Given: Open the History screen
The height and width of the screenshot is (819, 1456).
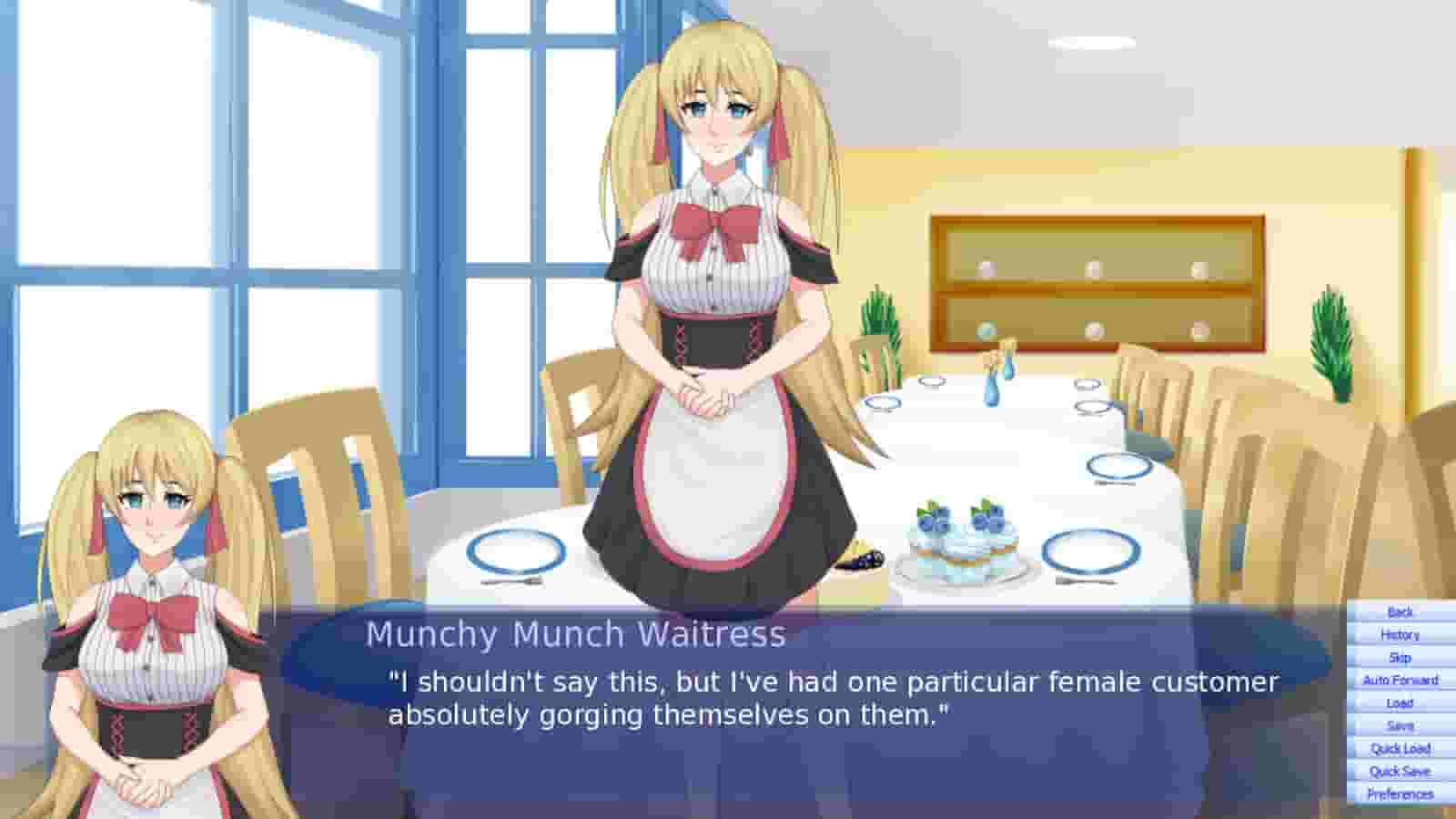Looking at the screenshot, I should point(1400,635).
